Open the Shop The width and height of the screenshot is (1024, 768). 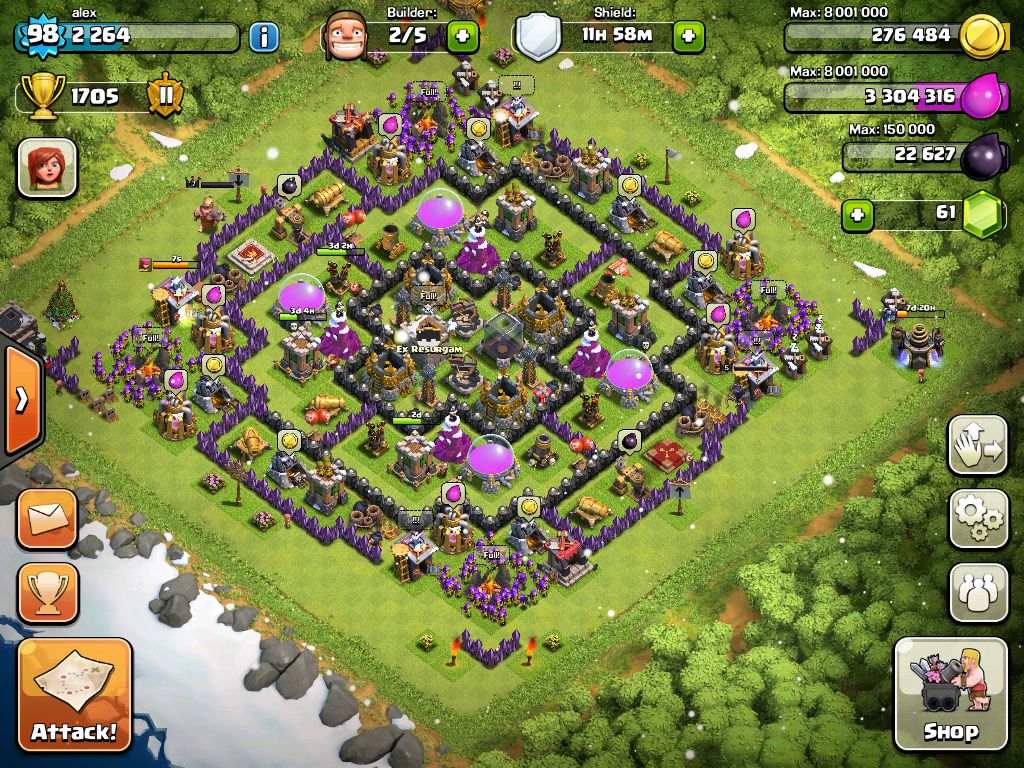coord(950,694)
